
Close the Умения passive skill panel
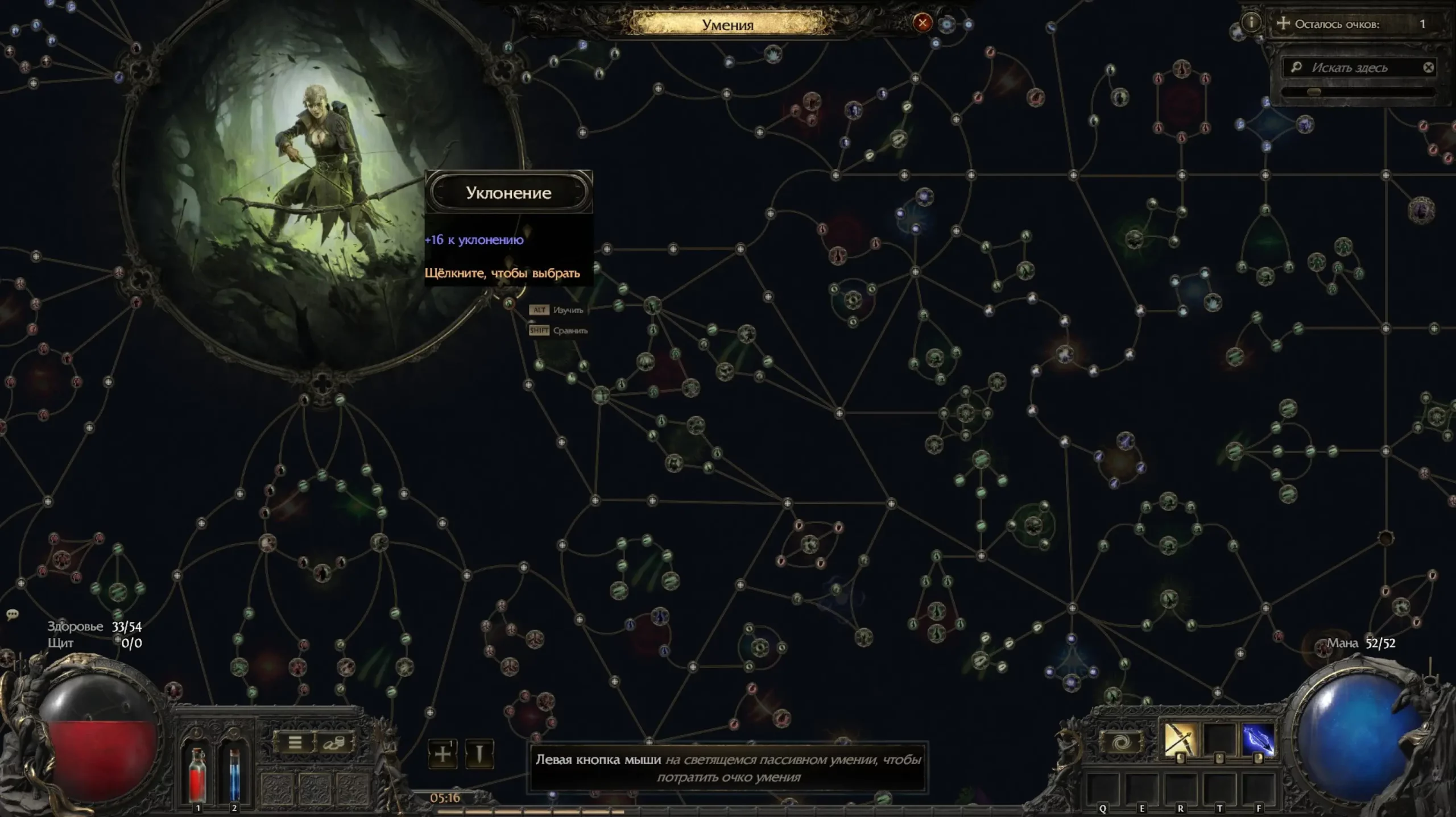(922, 23)
